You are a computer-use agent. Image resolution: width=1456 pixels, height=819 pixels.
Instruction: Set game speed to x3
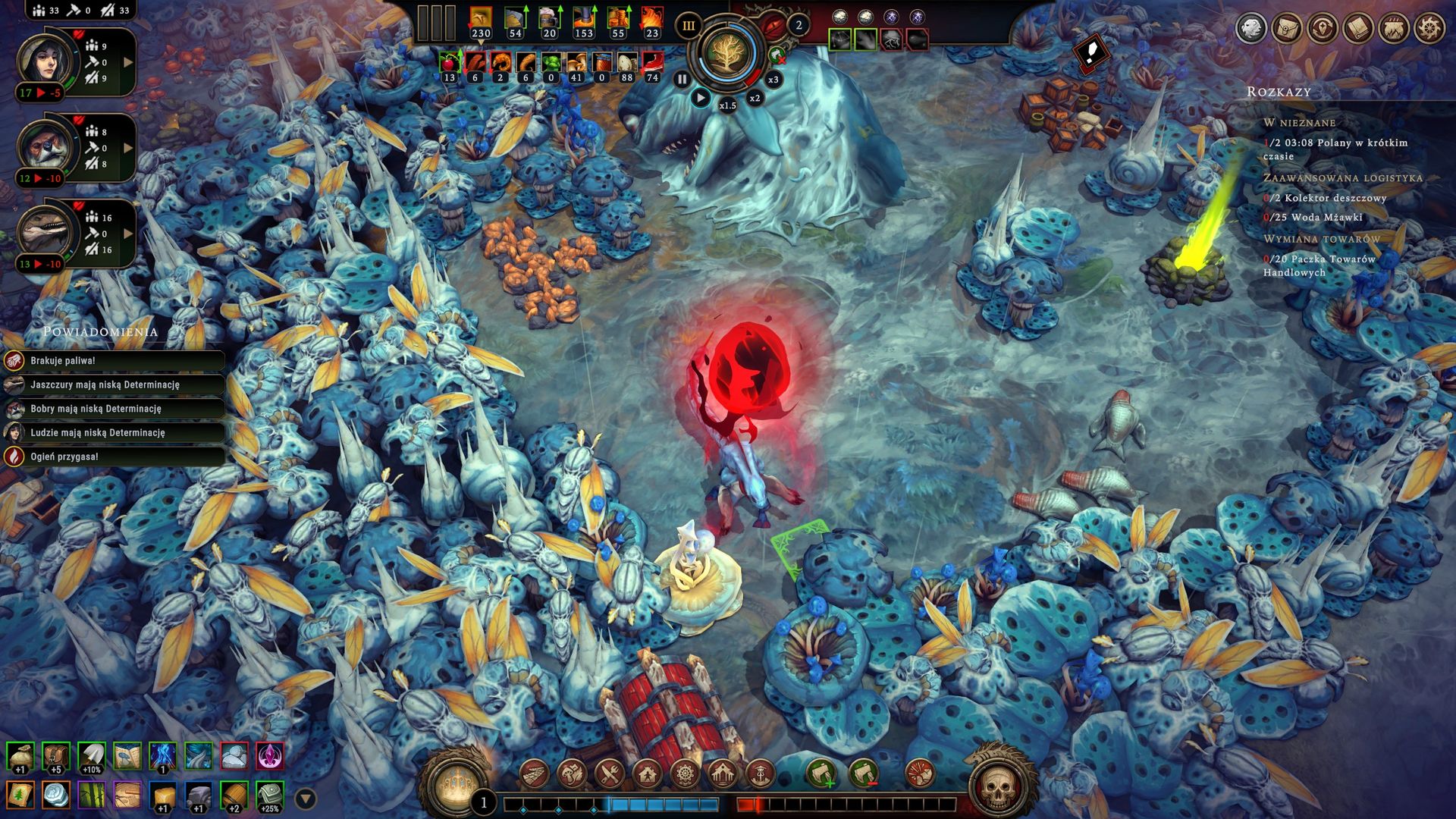pyautogui.click(x=773, y=80)
